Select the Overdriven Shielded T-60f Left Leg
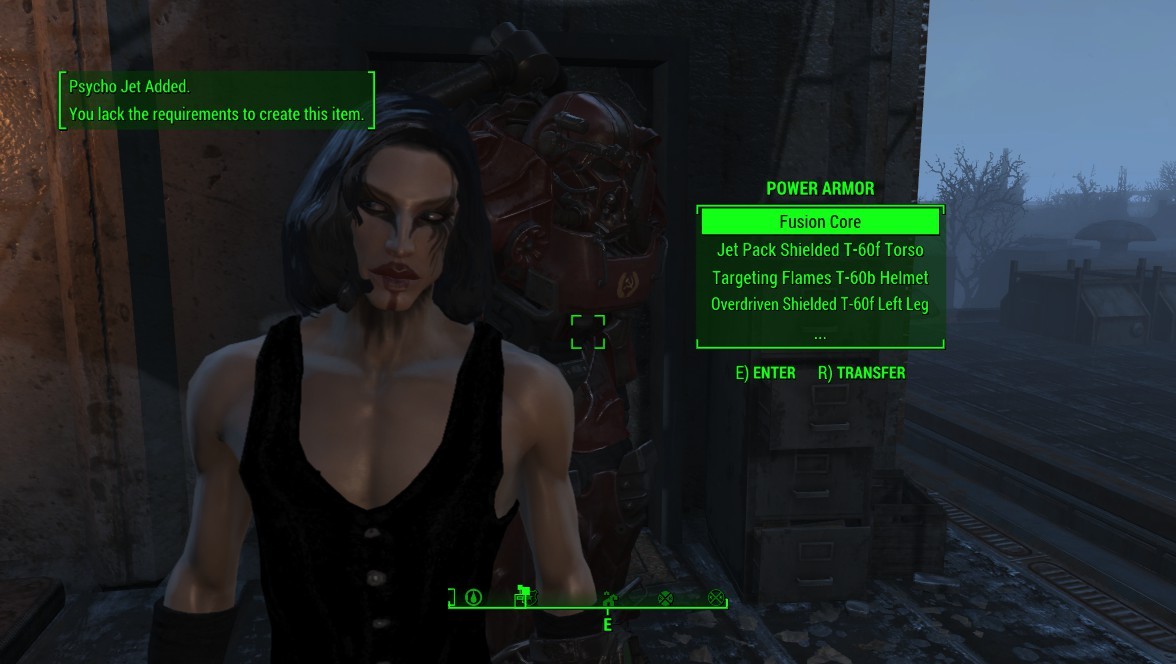The width and height of the screenshot is (1176, 664). (820, 304)
